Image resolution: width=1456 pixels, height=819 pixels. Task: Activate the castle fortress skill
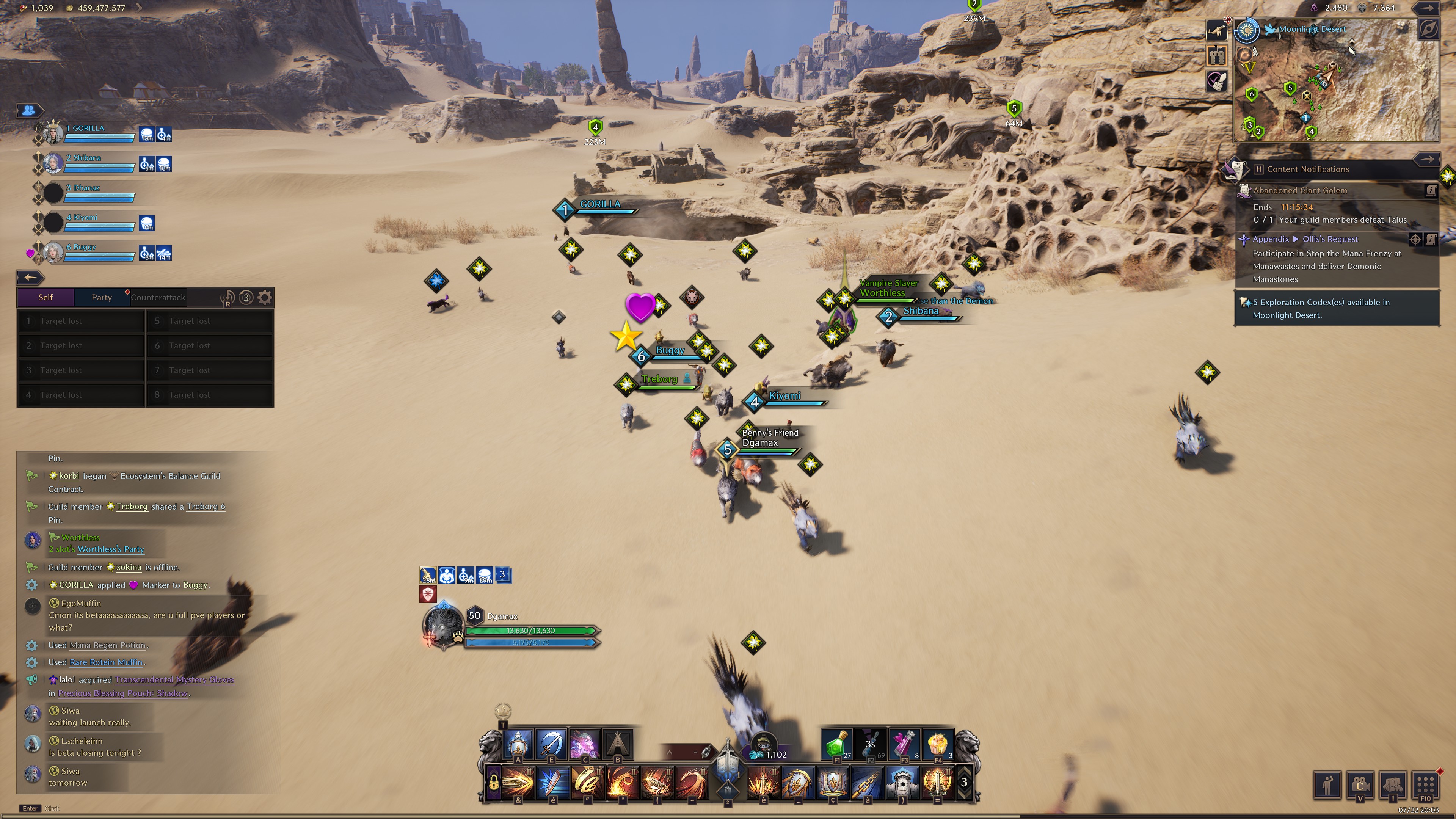903,783
